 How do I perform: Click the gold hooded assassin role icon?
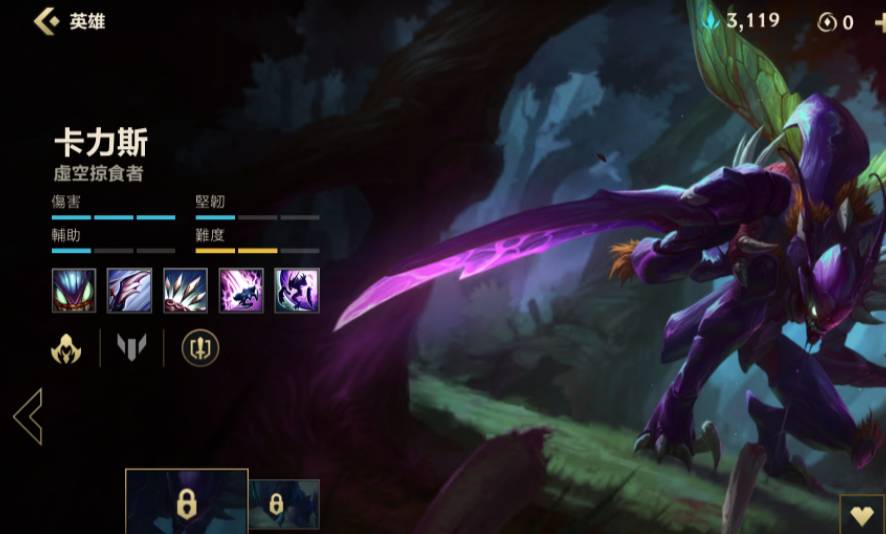click(x=66, y=348)
